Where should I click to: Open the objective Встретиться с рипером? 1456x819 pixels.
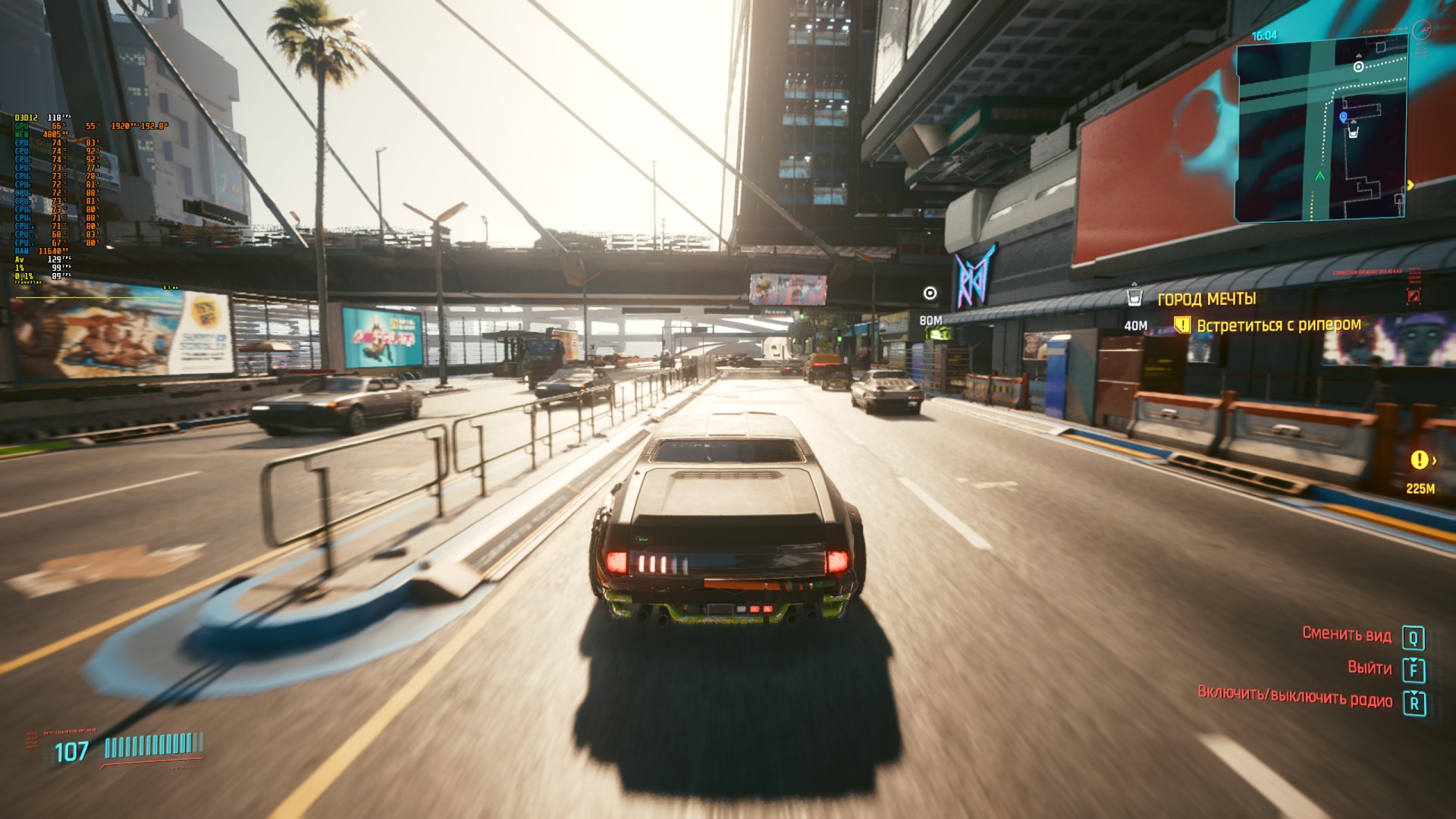1279,325
